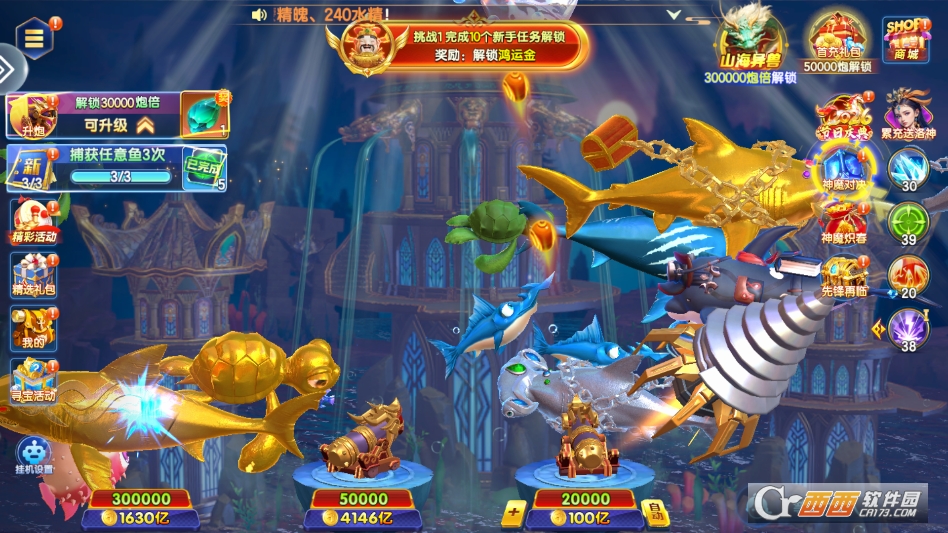
Task: Open the 山海异兽 dragon icon
Action: (x=749, y=40)
